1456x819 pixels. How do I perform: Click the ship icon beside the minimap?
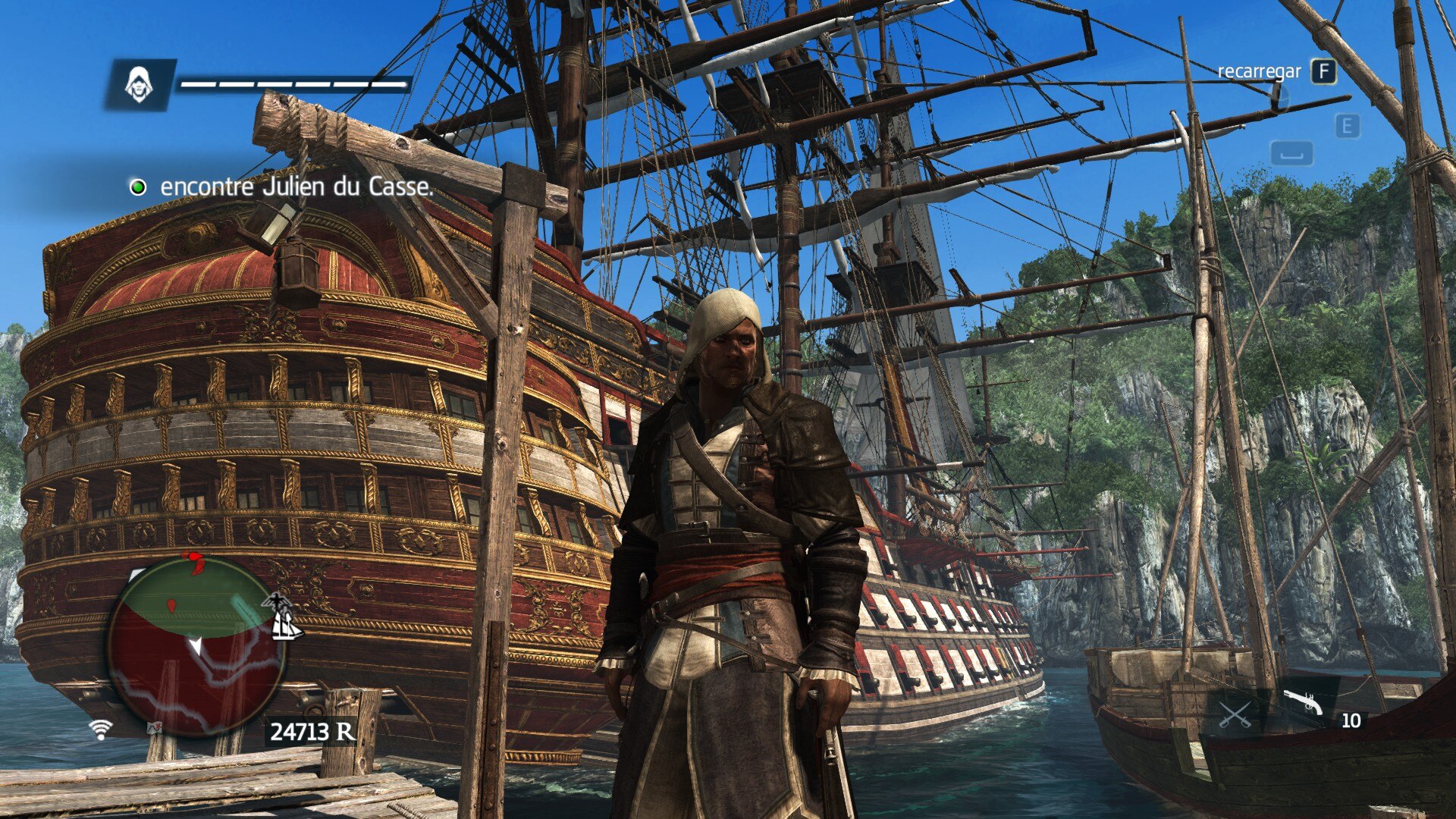tap(287, 626)
